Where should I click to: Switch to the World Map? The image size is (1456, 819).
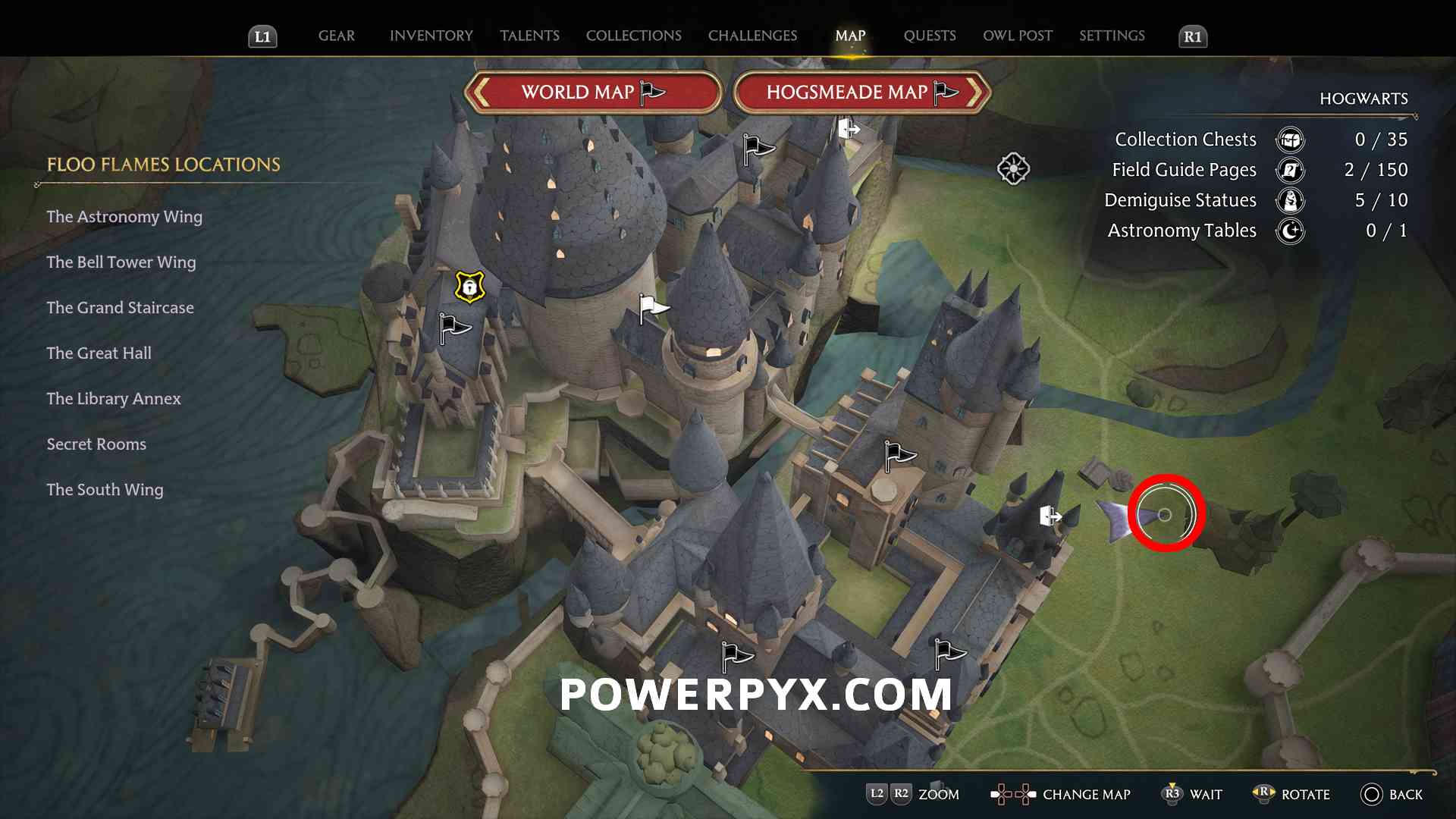click(592, 93)
